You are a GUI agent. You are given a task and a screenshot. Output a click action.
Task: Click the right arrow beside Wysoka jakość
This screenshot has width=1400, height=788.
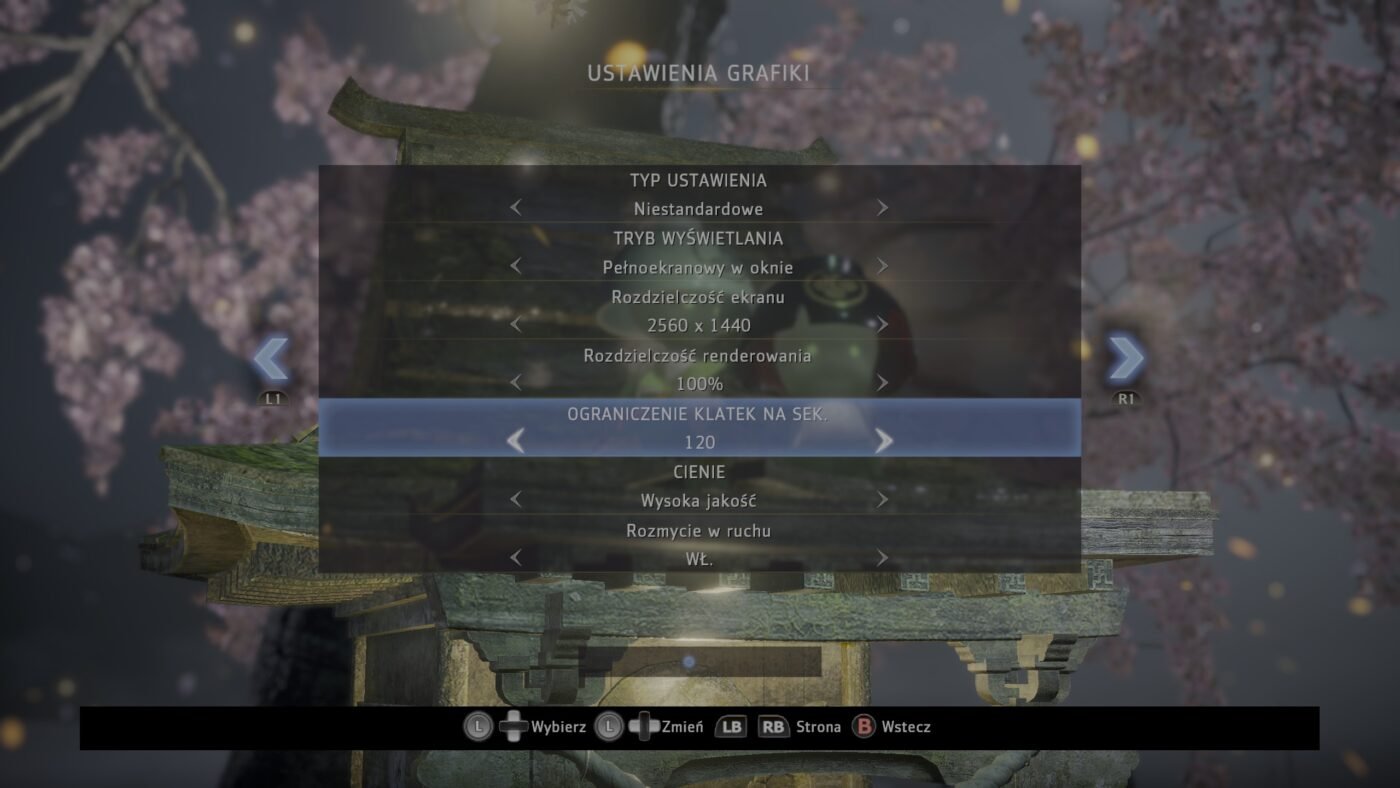[x=882, y=499]
